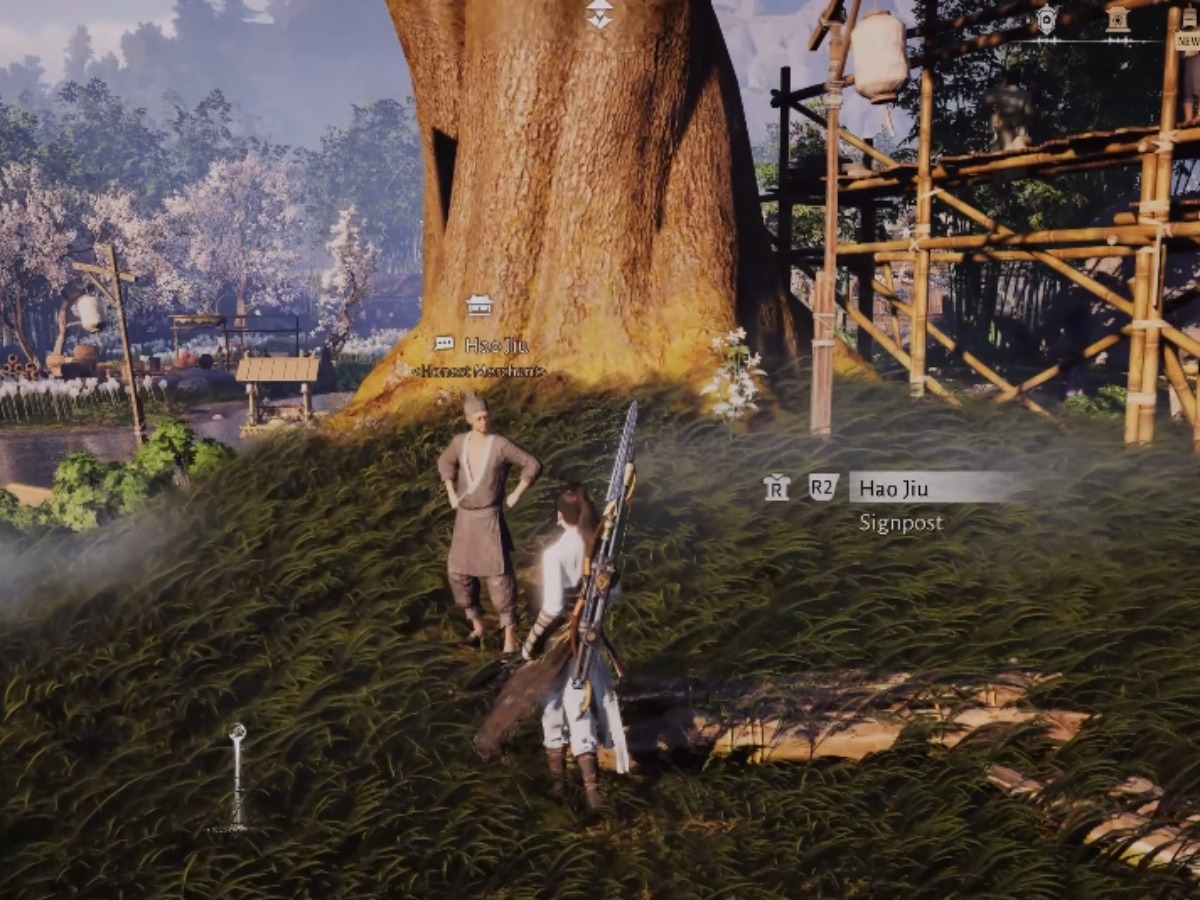Click the double-arrow marker at top center
Viewport: 1200px width, 900px height.
599,14
